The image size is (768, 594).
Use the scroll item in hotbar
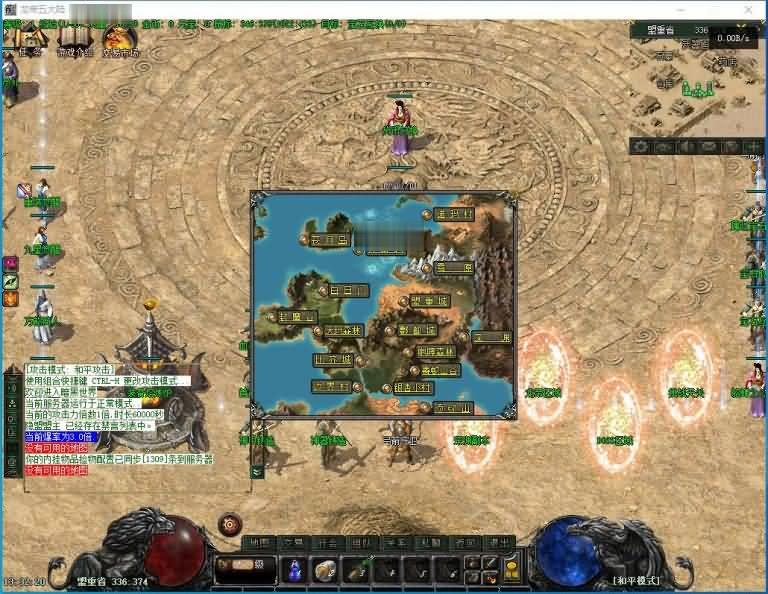[x=325, y=570]
